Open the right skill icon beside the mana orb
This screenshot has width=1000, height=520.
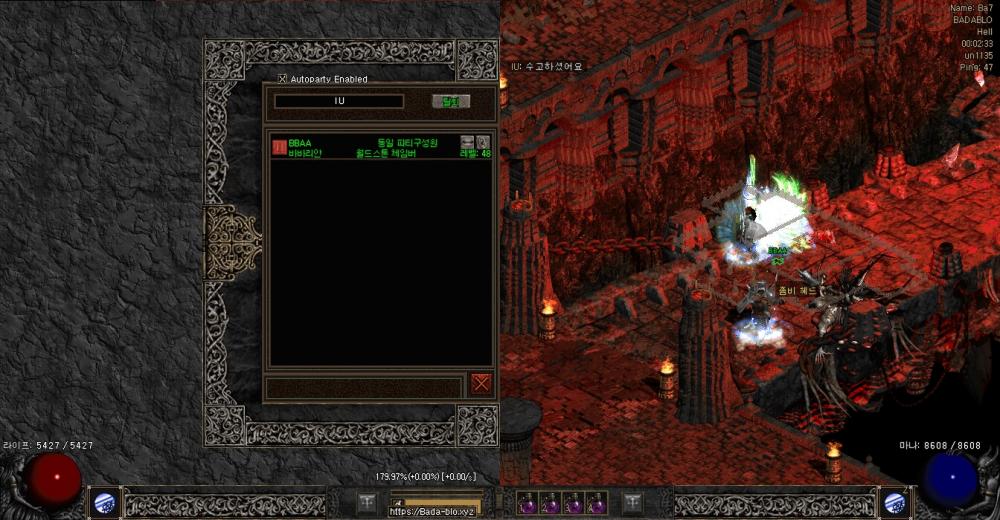[x=893, y=503]
